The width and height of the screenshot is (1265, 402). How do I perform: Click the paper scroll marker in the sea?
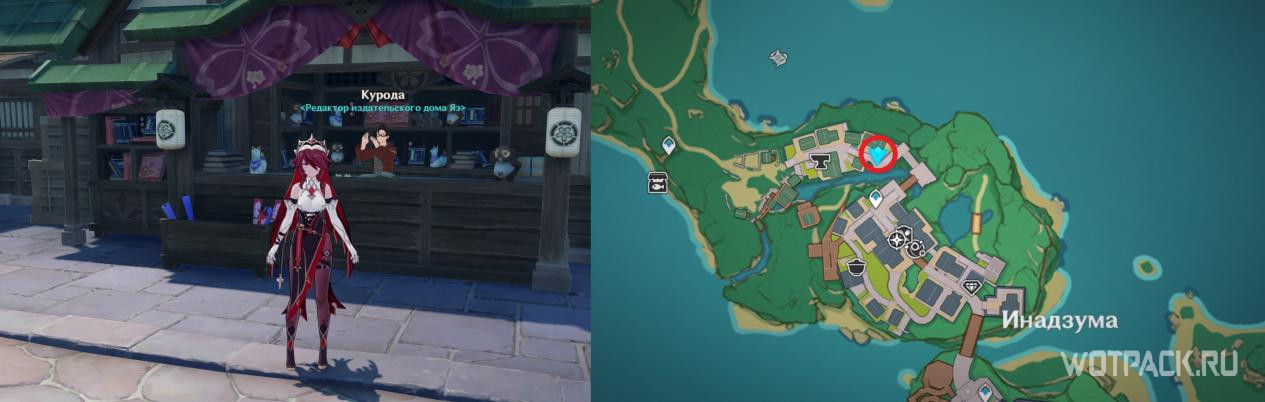(x=778, y=59)
